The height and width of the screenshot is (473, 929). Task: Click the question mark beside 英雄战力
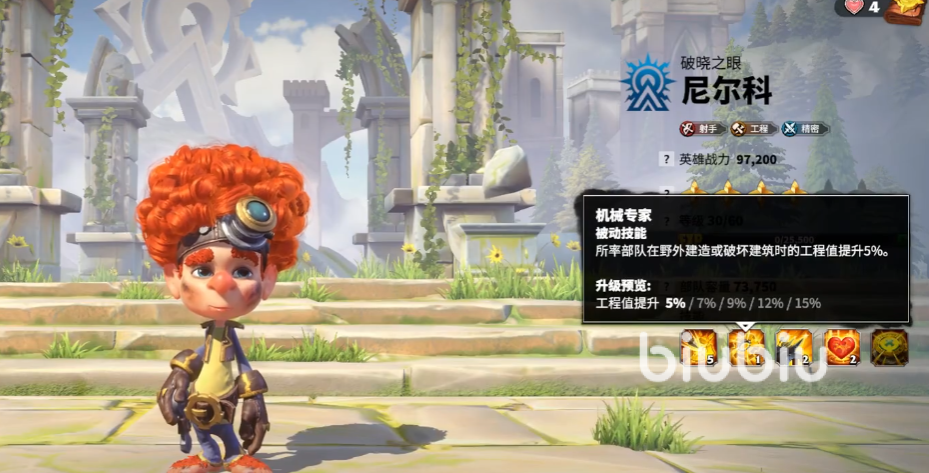pos(666,159)
